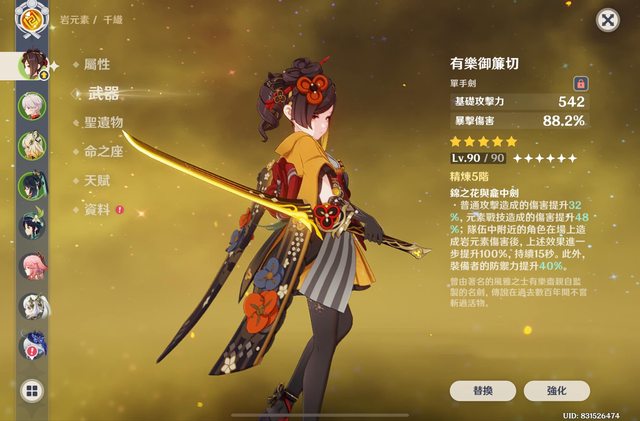Select Chiori's highlighted portrait in the sidebar
Screen dimensions: 640x421
click(x=34, y=64)
